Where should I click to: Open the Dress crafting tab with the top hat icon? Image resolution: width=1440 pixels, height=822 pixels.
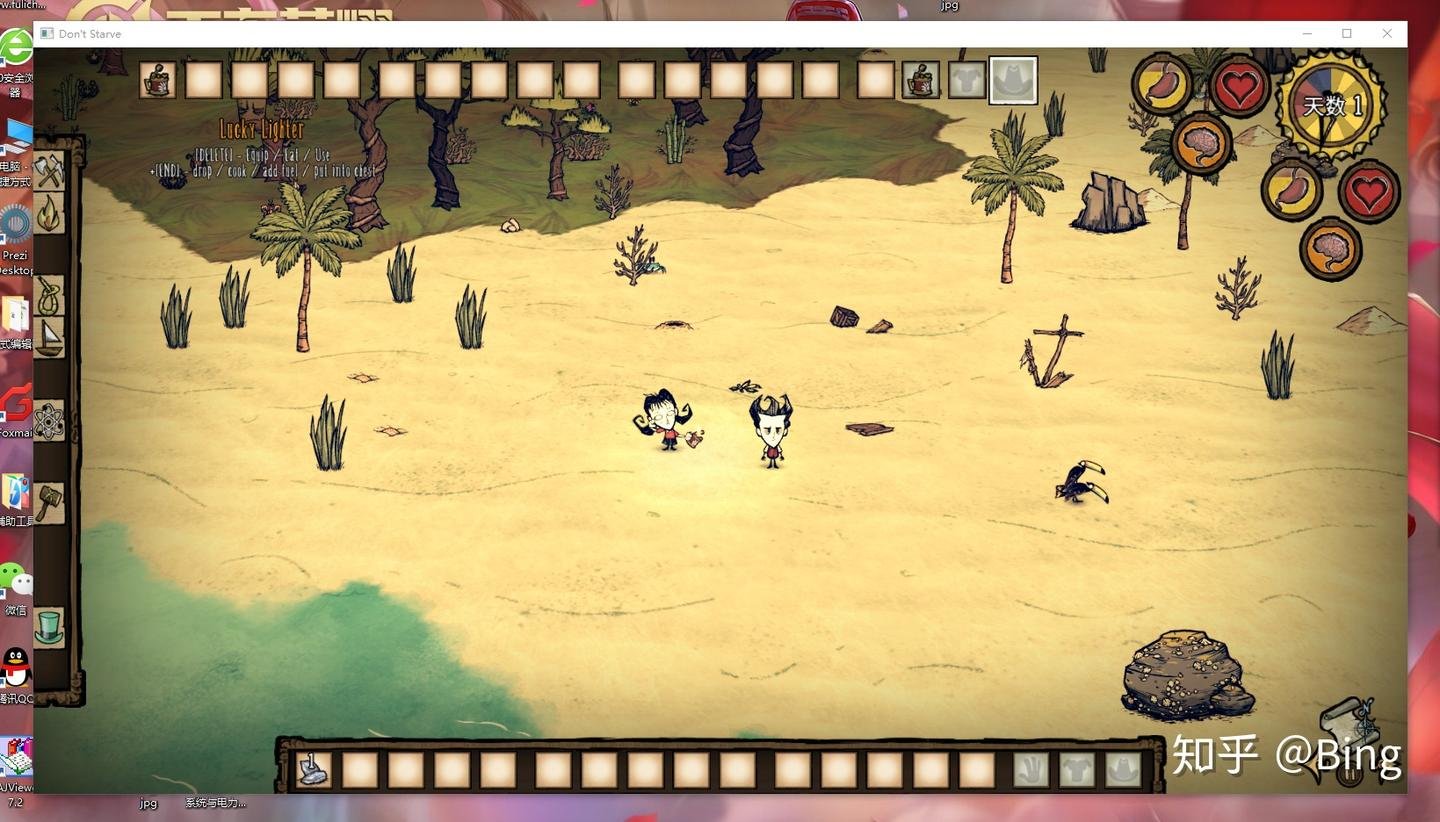point(49,628)
